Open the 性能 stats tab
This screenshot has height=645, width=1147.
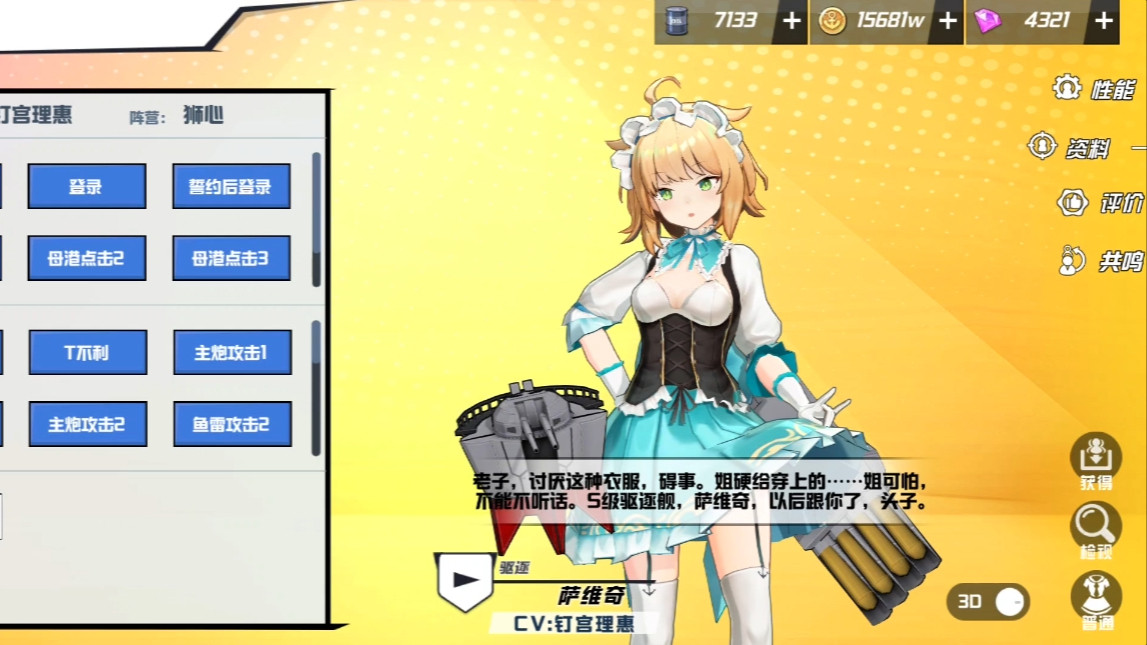click(x=1096, y=89)
